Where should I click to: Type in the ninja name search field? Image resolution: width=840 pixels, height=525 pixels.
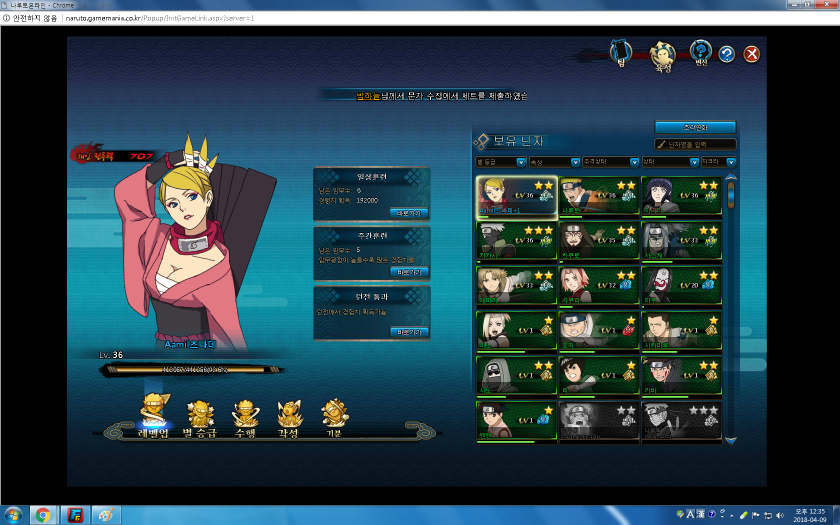pyautogui.click(x=701, y=145)
